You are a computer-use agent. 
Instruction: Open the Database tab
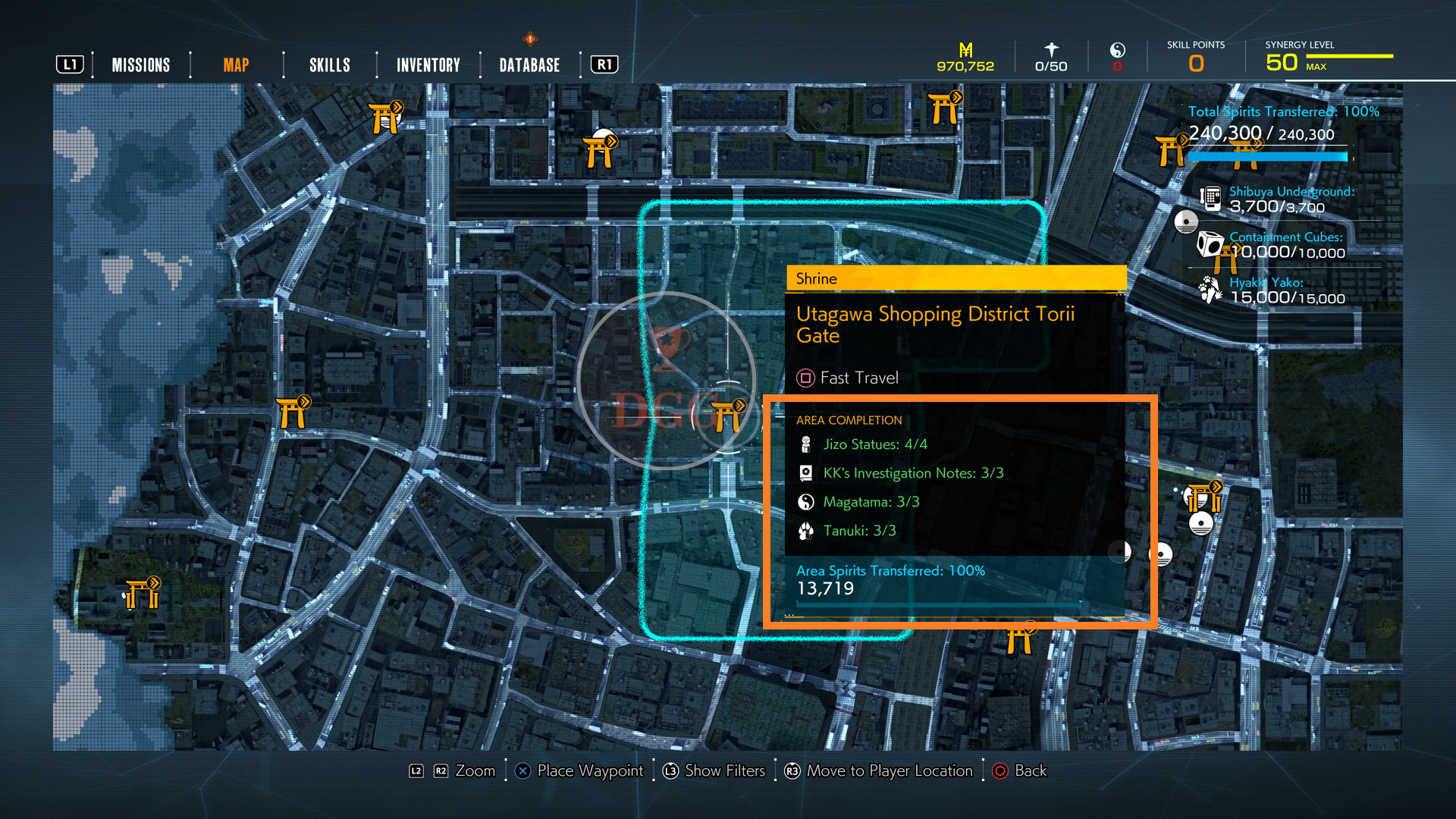529,65
